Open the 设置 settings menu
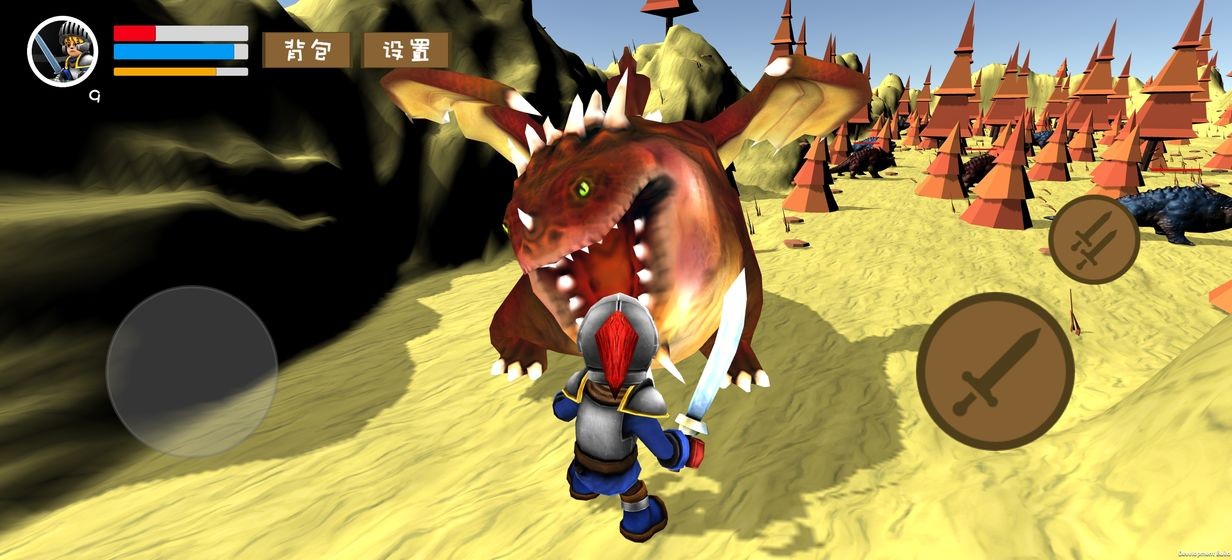The width and height of the screenshot is (1232, 560). tap(406, 50)
